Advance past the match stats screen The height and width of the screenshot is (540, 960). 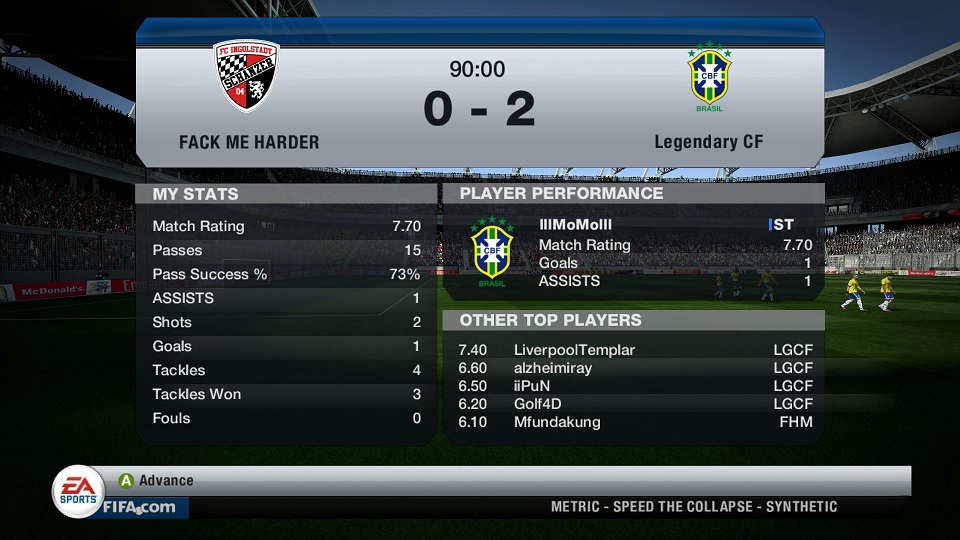(156, 481)
